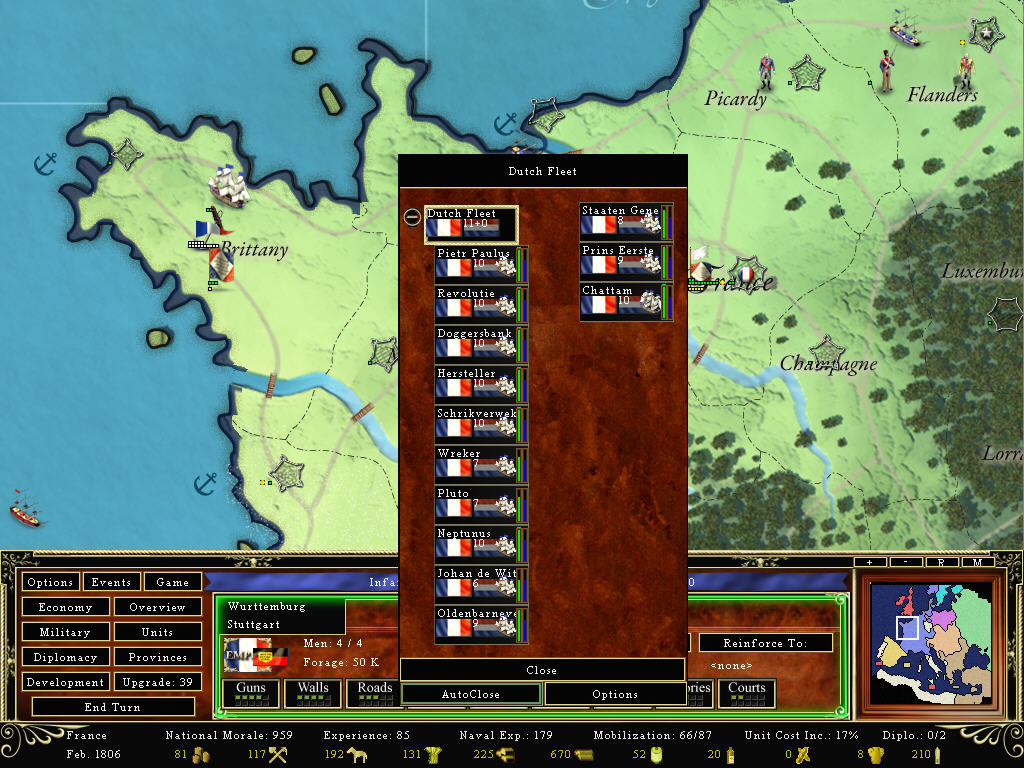Click the minimap plus zoom button

pos(870,562)
